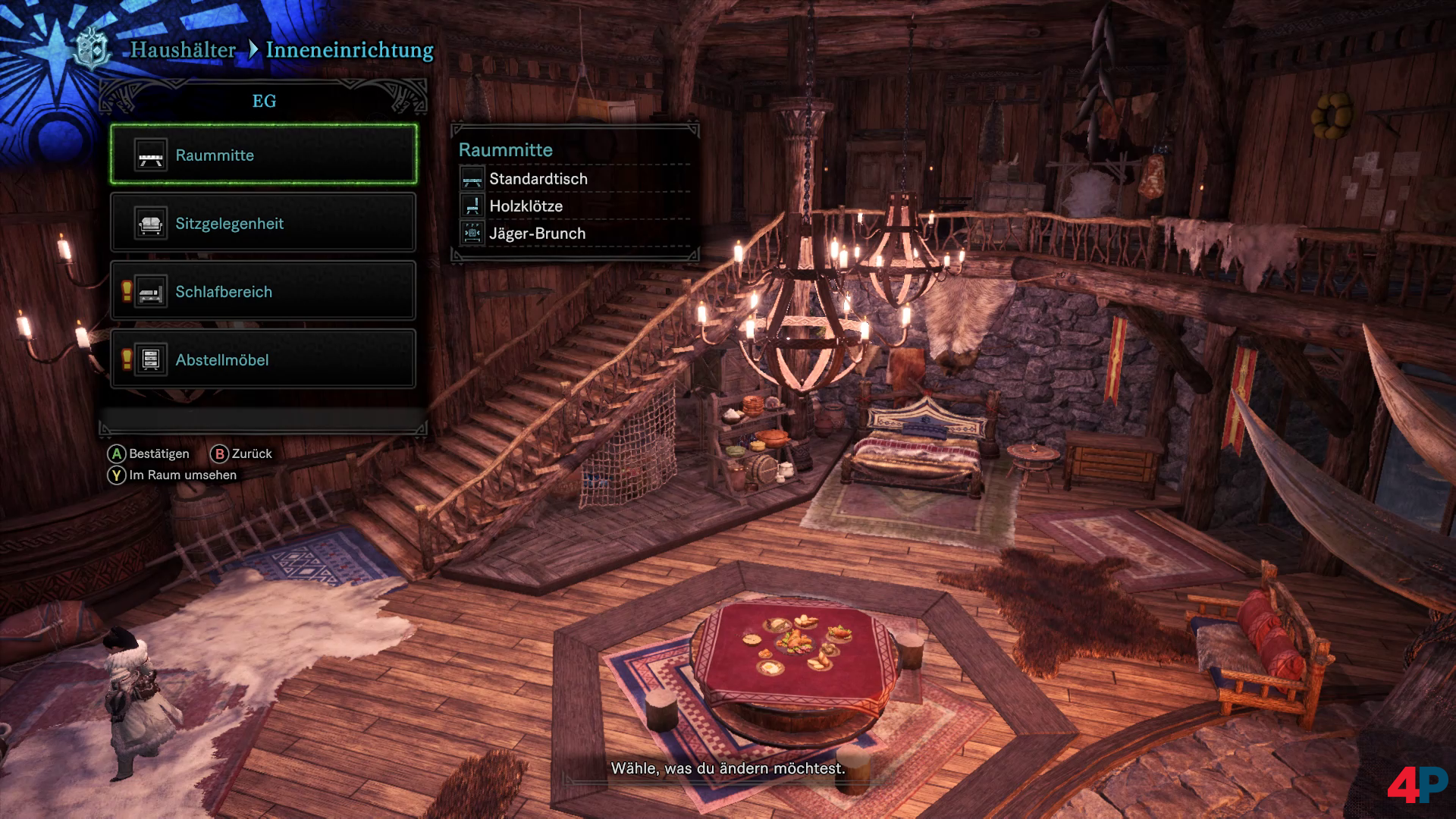Select the Raummitte menu entry
1456x819 pixels.
coord(263,155)
